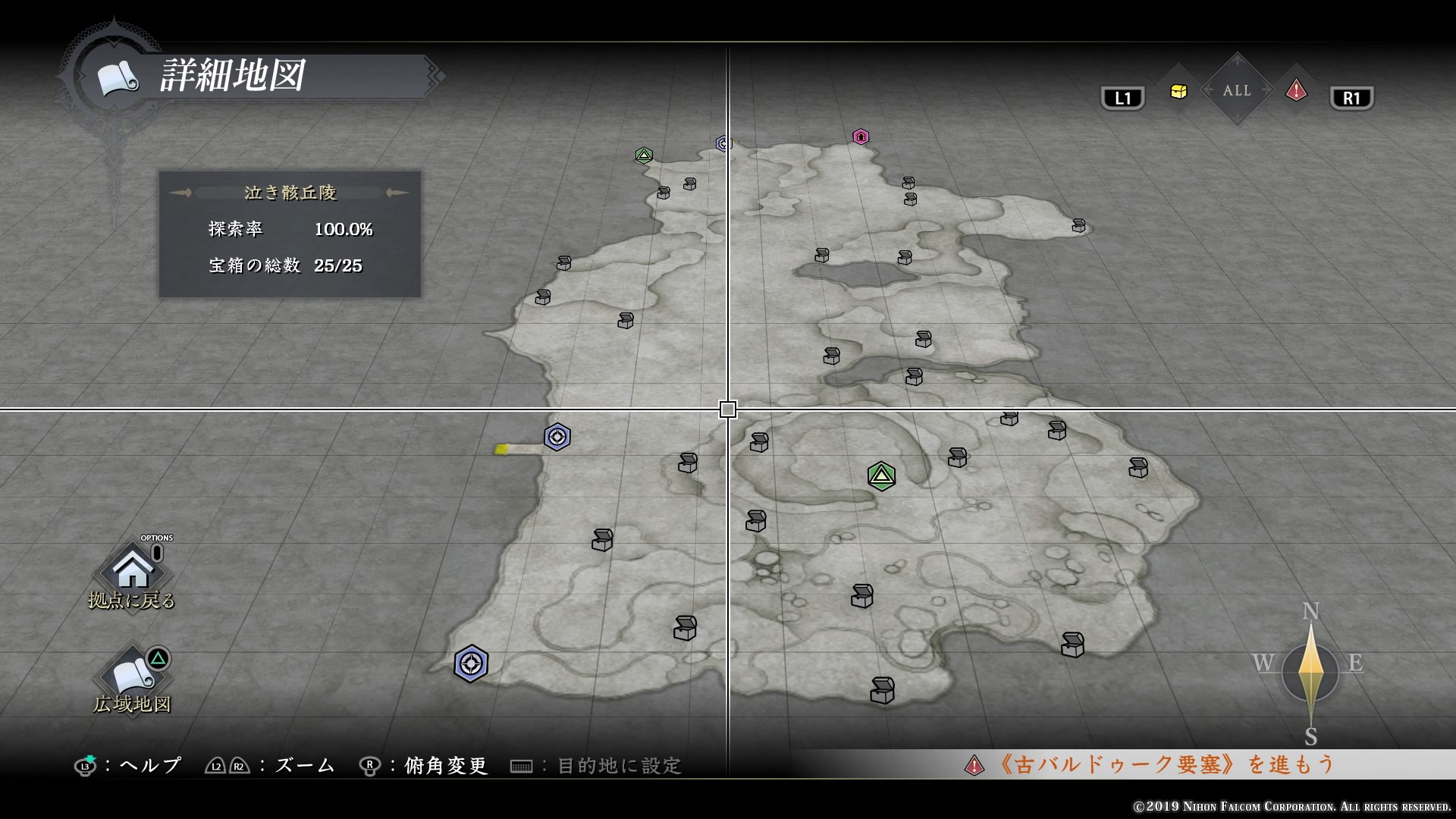The image size is (1456, 819).
Task: Choose the ALL marker filter
Action: click(x=1237, y=90)
